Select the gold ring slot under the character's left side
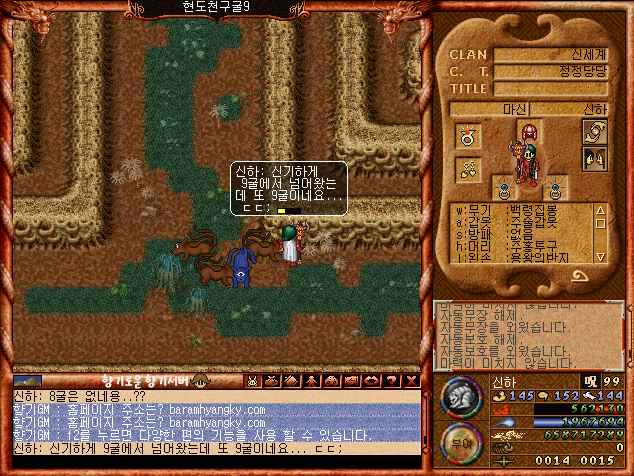The width and height of the screenshot is (634, 476). (505, 188)
